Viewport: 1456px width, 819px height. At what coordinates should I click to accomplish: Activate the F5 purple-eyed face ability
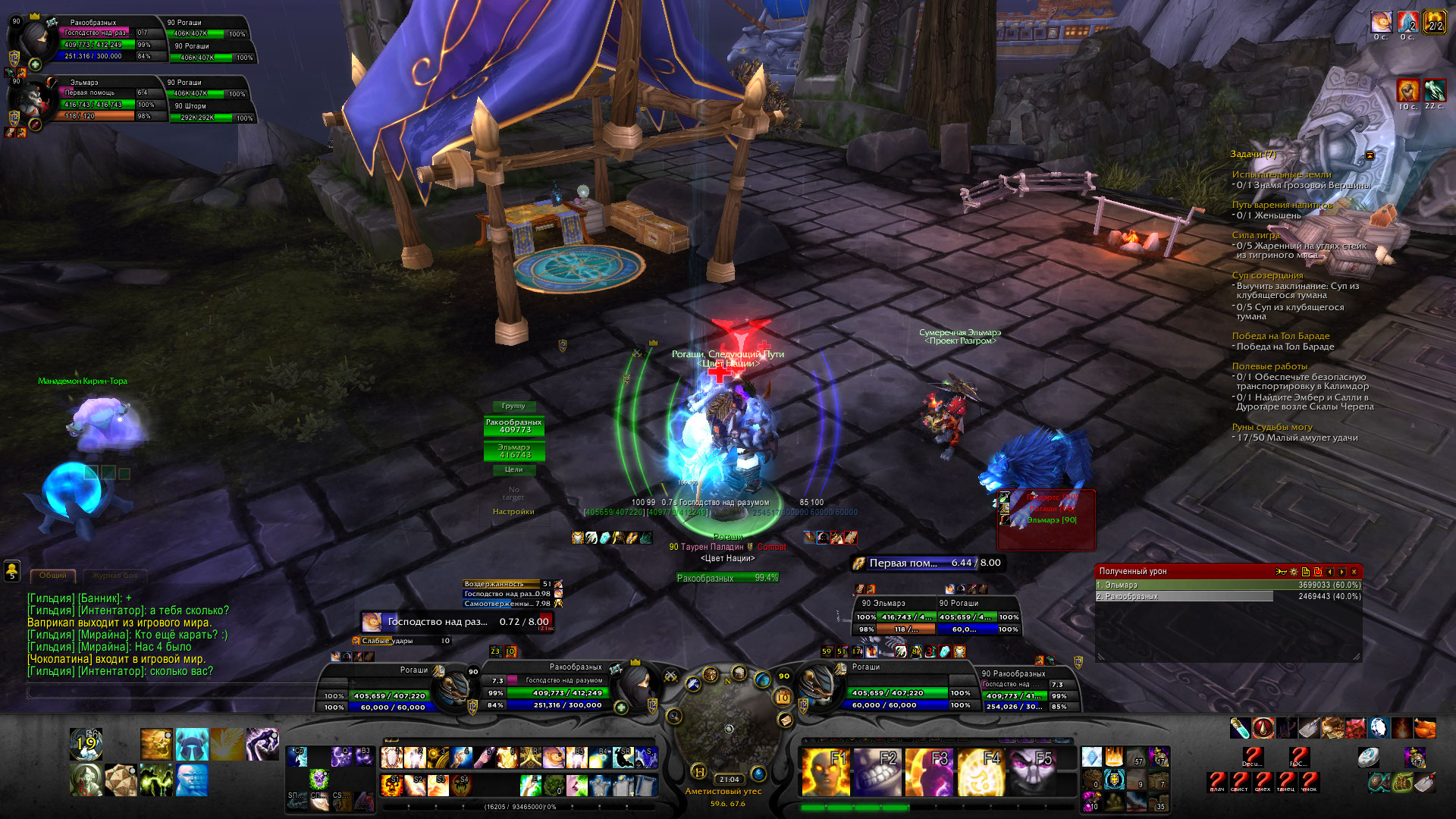tap(1034, 771)
